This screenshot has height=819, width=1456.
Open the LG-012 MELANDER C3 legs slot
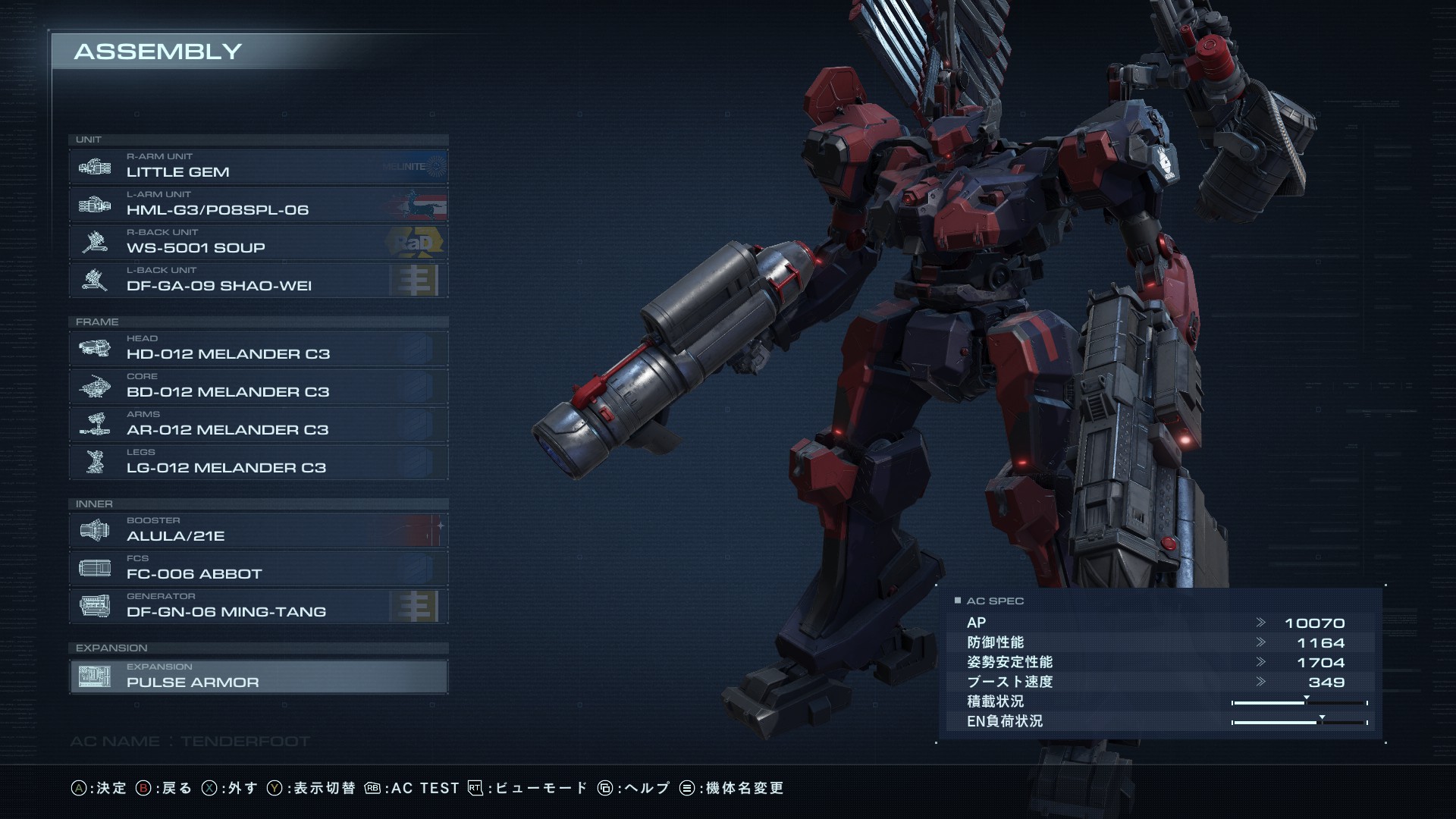point(258,462)
